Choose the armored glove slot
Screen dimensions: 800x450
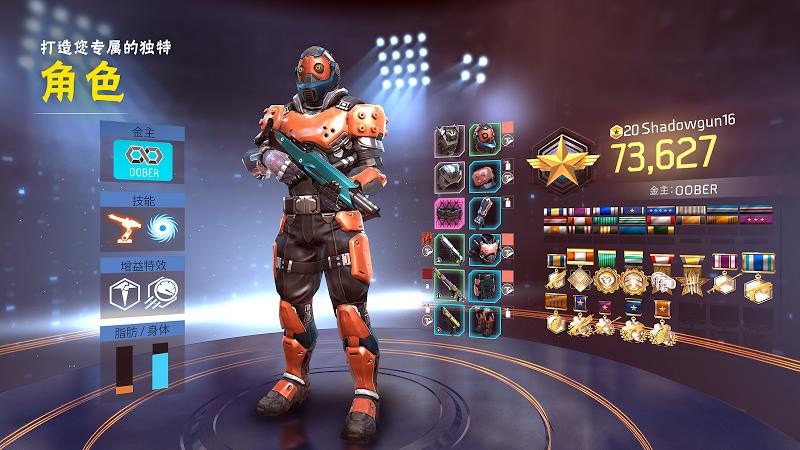coord(485,214)
